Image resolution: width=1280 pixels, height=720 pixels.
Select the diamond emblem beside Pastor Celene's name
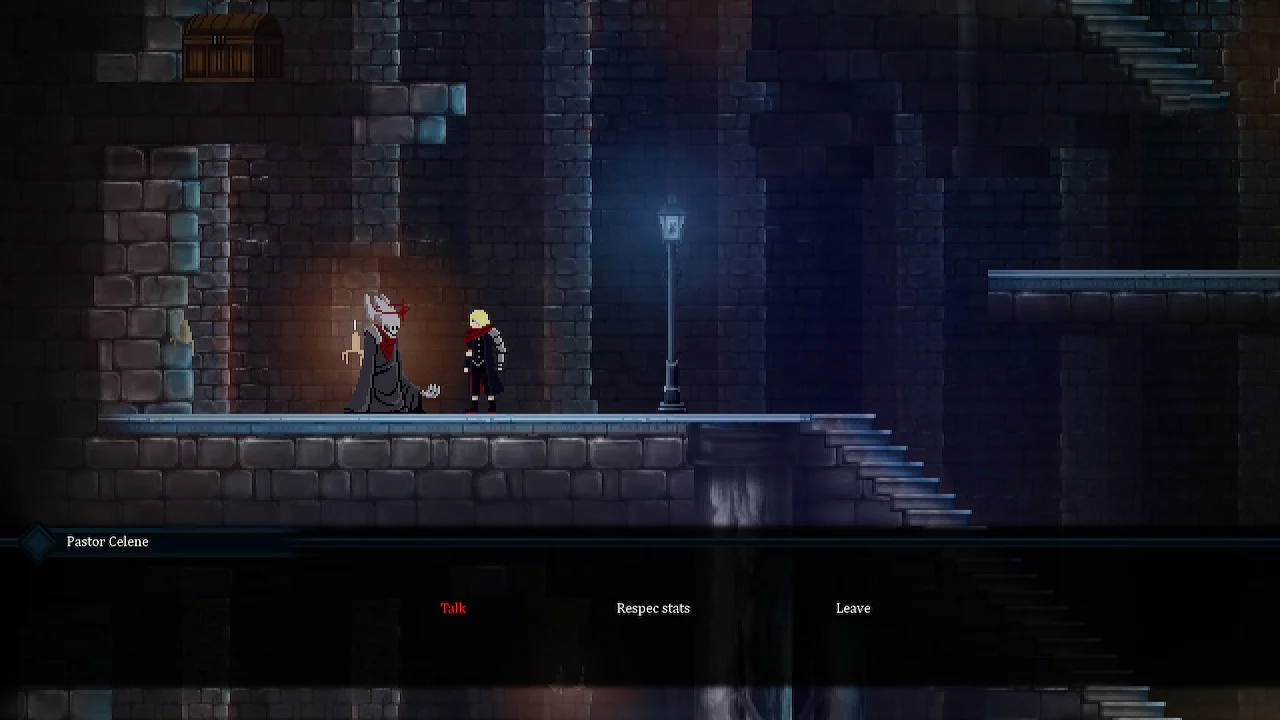[37, 541]
